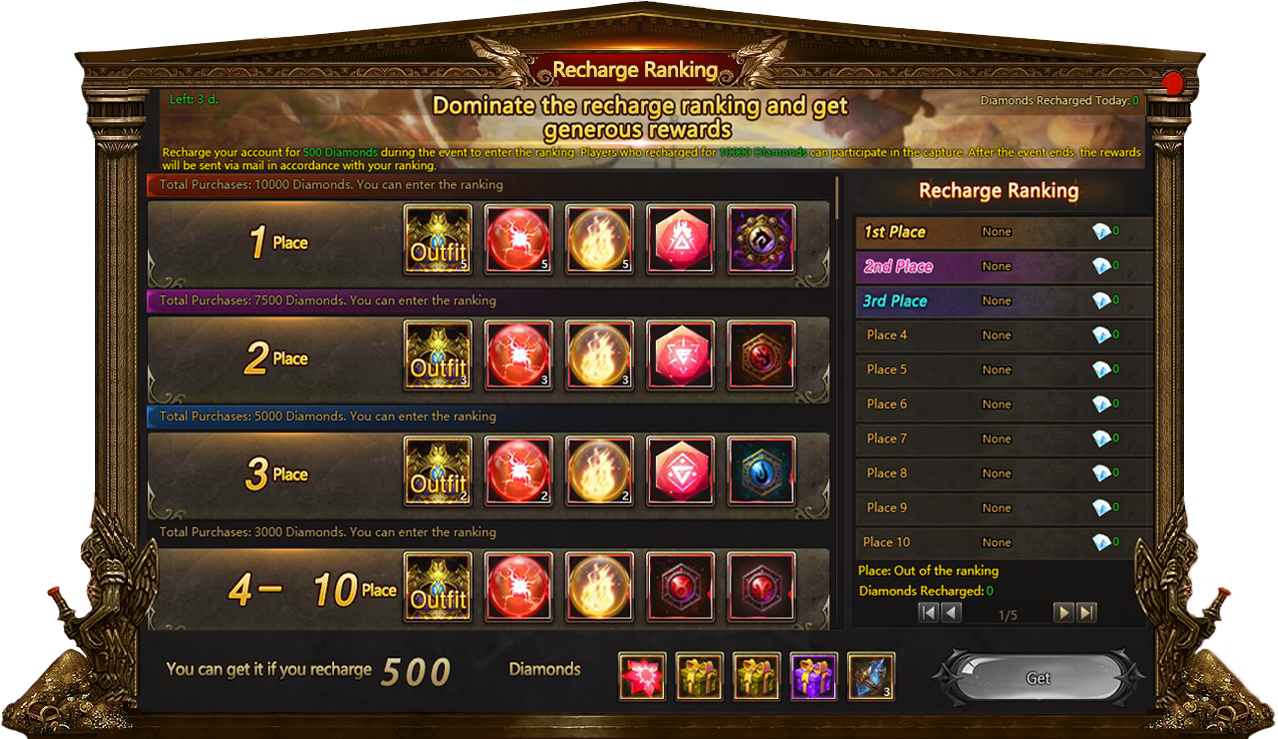The image size is (1278, 739).
Task: Choose the Place 10 ranking row
Action: pyautogui.click(x=1003, y=542)
